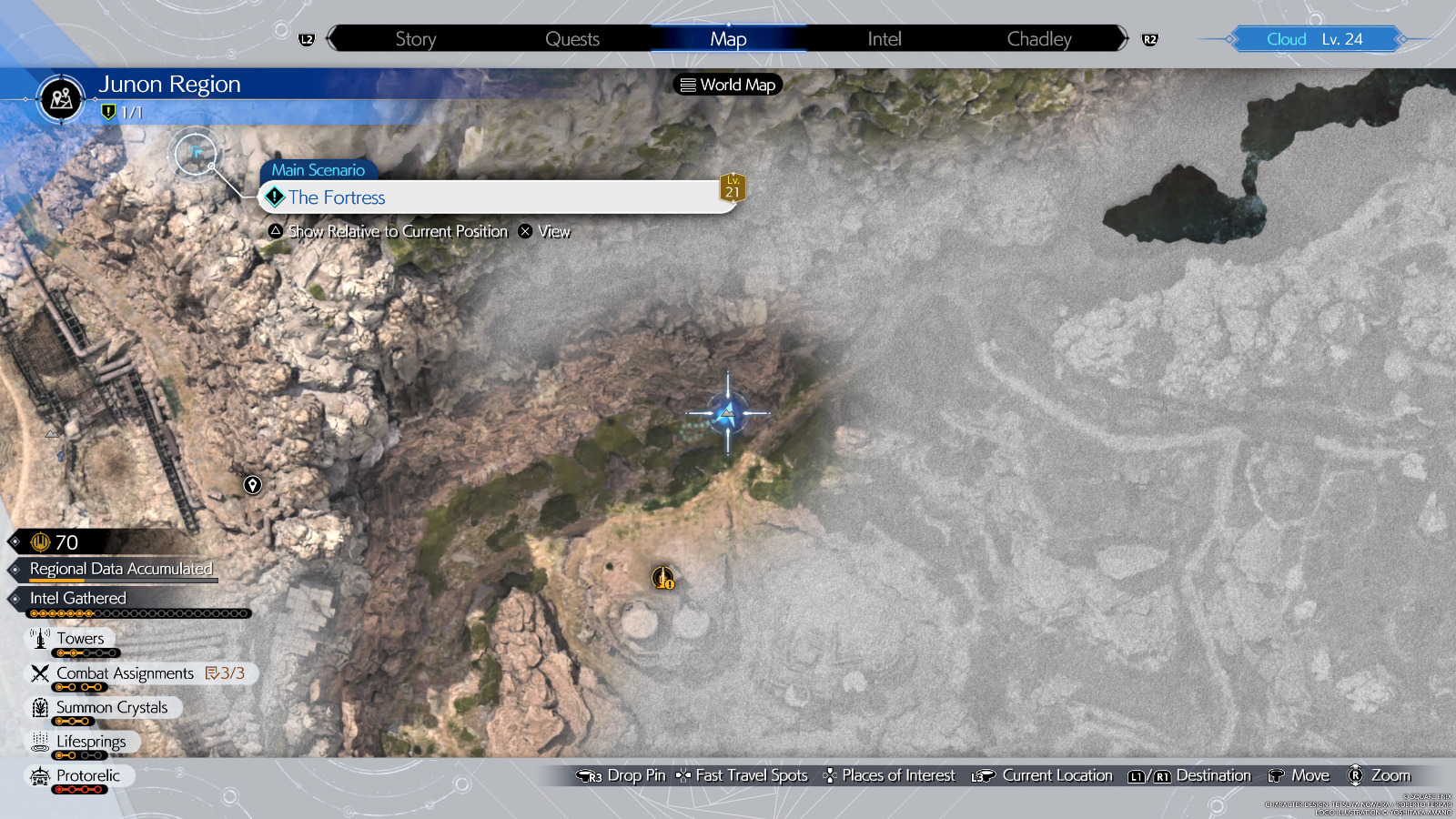
Task: Select the player location crosshair marker
Action: coord(727,412)
